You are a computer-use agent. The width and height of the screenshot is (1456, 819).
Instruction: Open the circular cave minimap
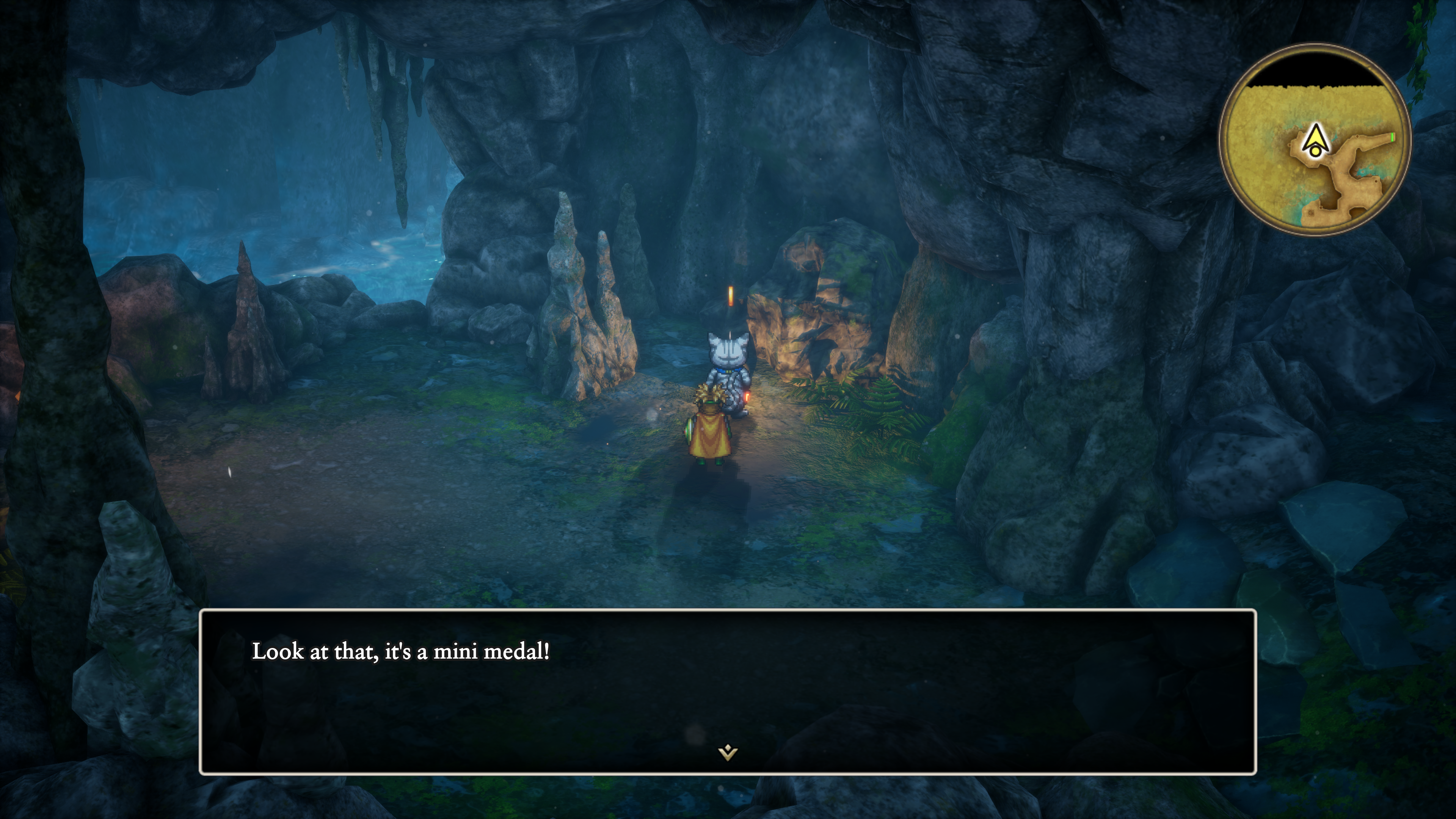point(1315,140)
